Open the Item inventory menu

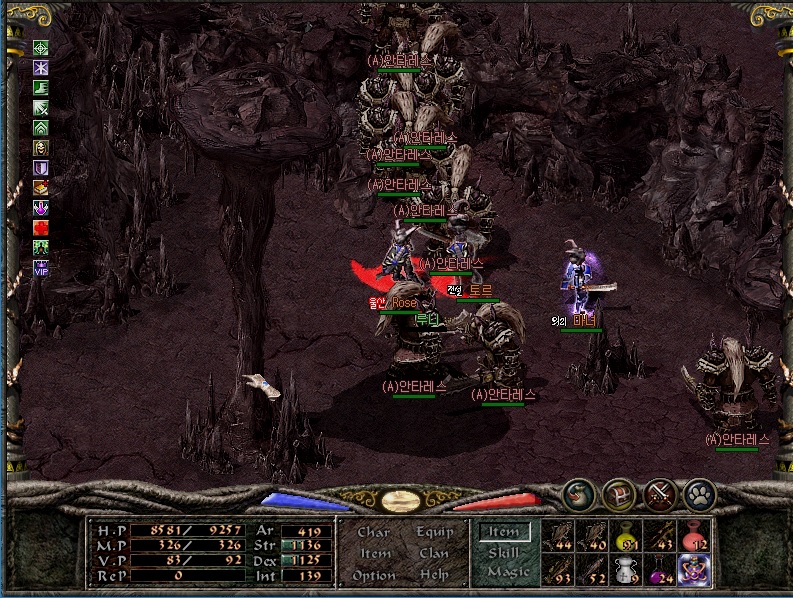coord(375,554)
